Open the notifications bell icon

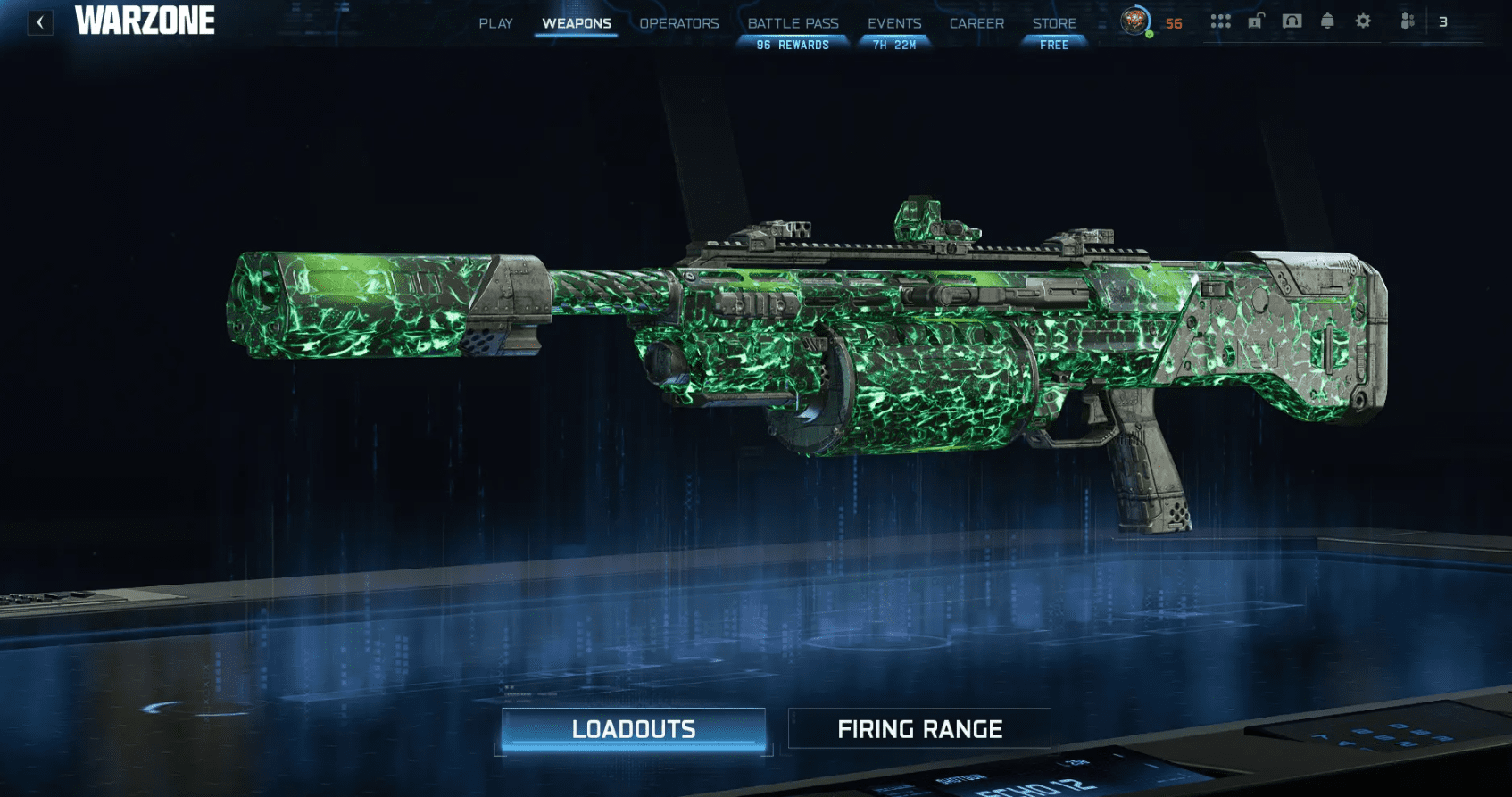pyautogui.click(x=1327, y=21)
